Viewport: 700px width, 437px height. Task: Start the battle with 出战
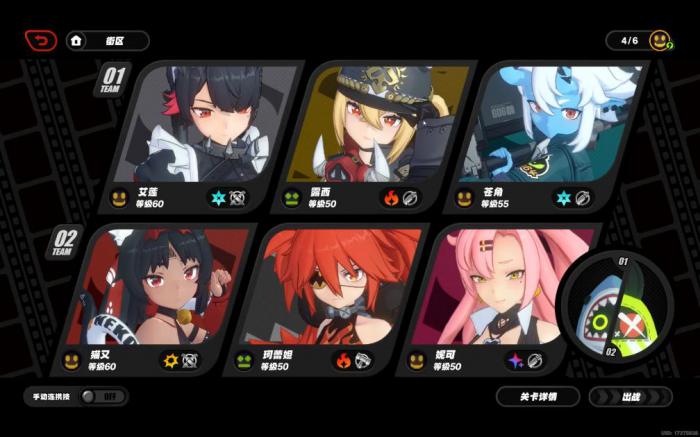631,396
